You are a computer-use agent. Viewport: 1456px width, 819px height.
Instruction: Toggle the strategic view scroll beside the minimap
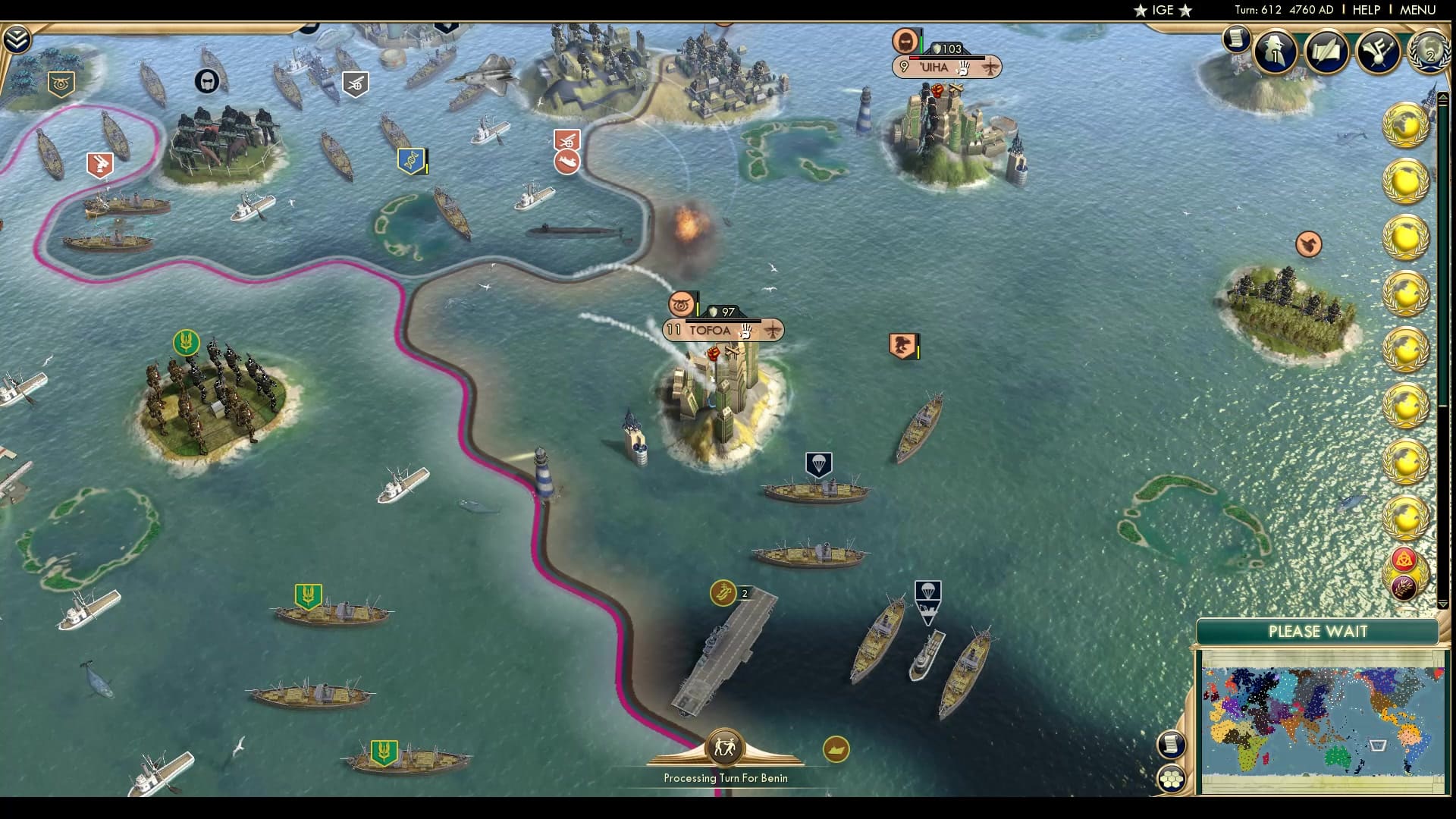click(1172, 745)
